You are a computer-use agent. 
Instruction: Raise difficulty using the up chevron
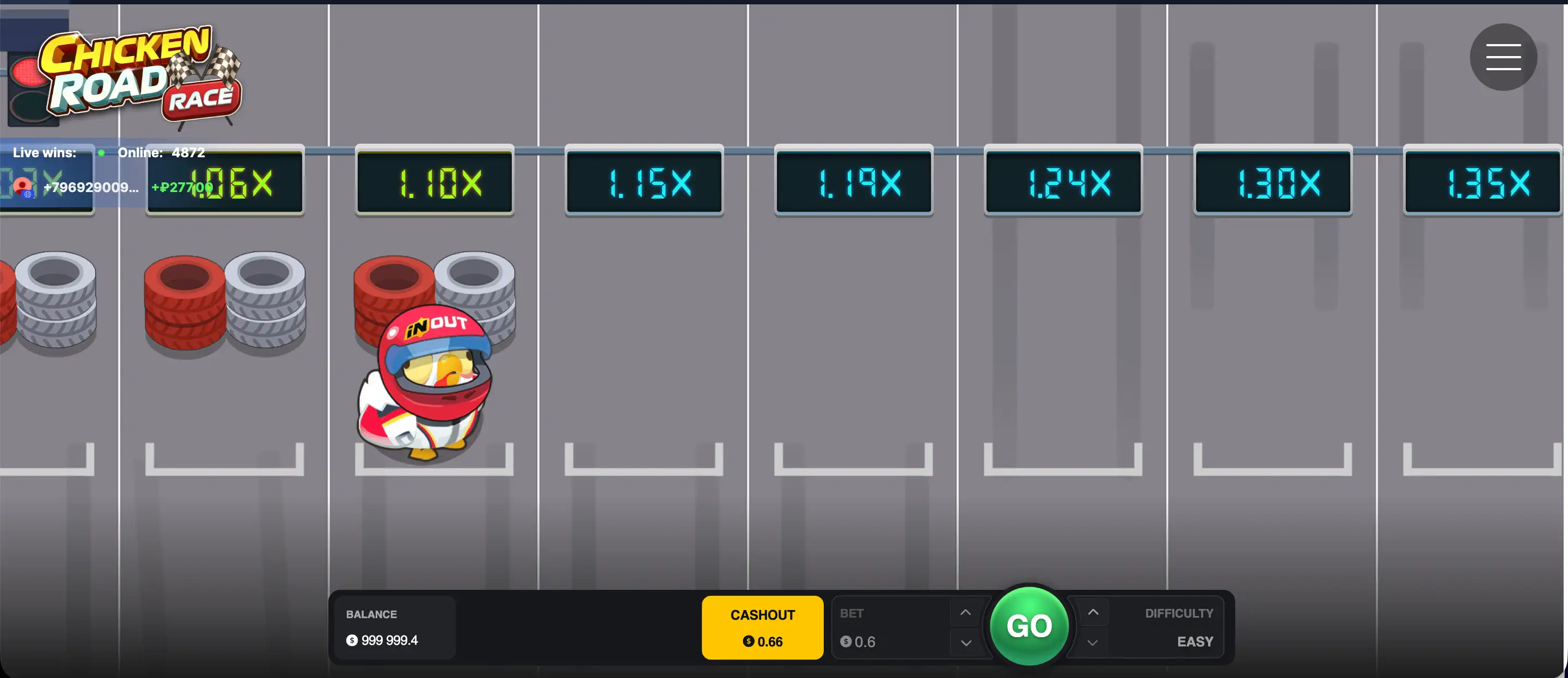coord(1092,612)
